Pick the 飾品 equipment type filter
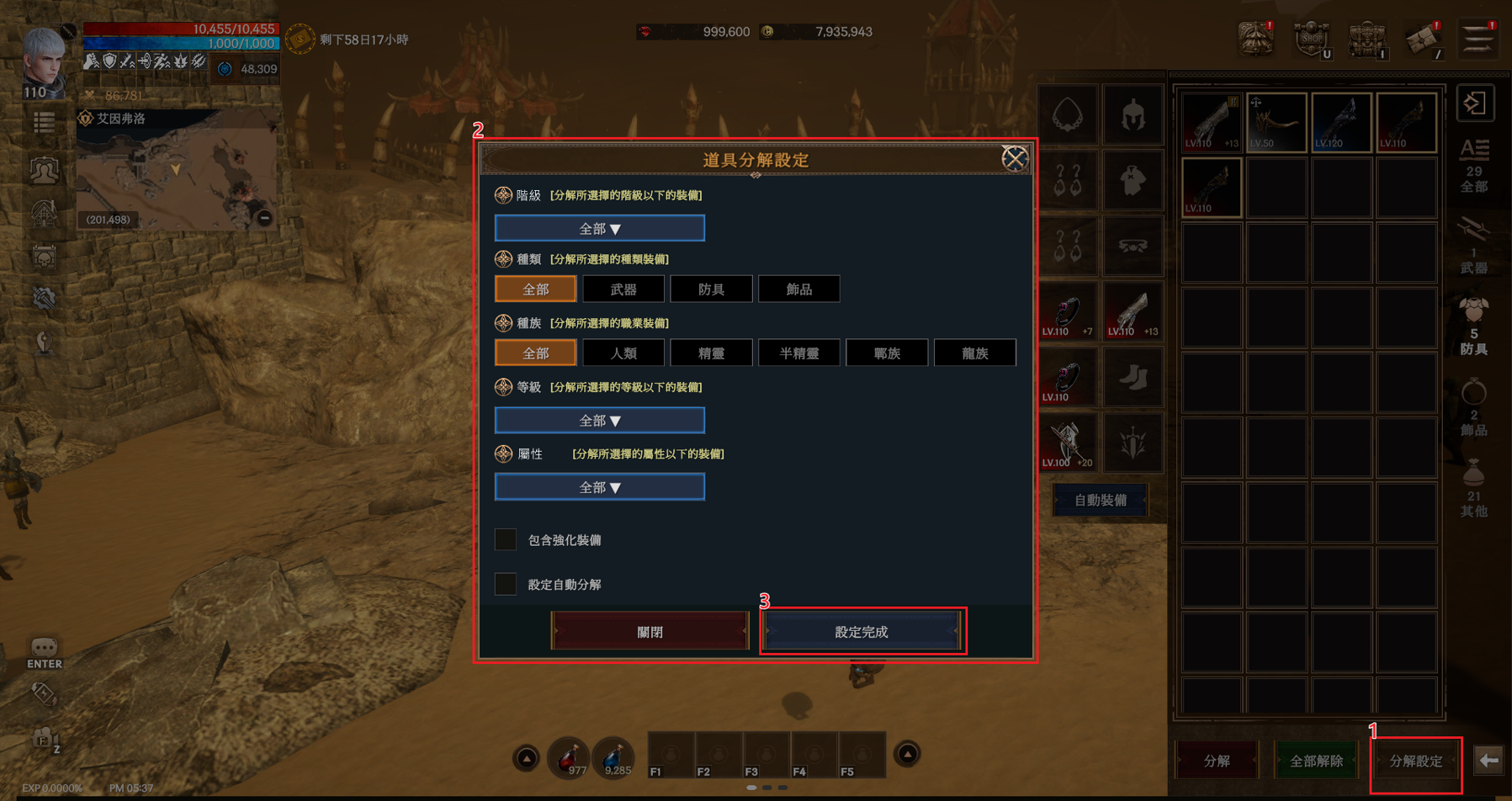This screenshot has width=1512, height=801. point(798,289)
